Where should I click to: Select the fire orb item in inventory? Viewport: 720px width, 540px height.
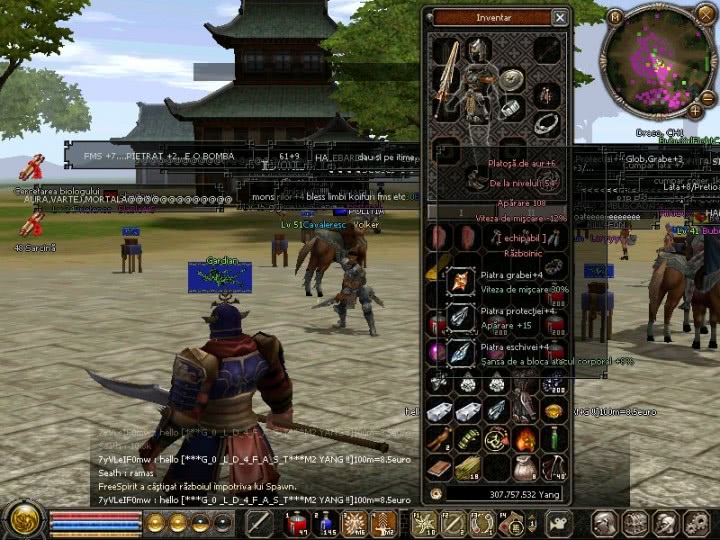(x=525, y=439)
